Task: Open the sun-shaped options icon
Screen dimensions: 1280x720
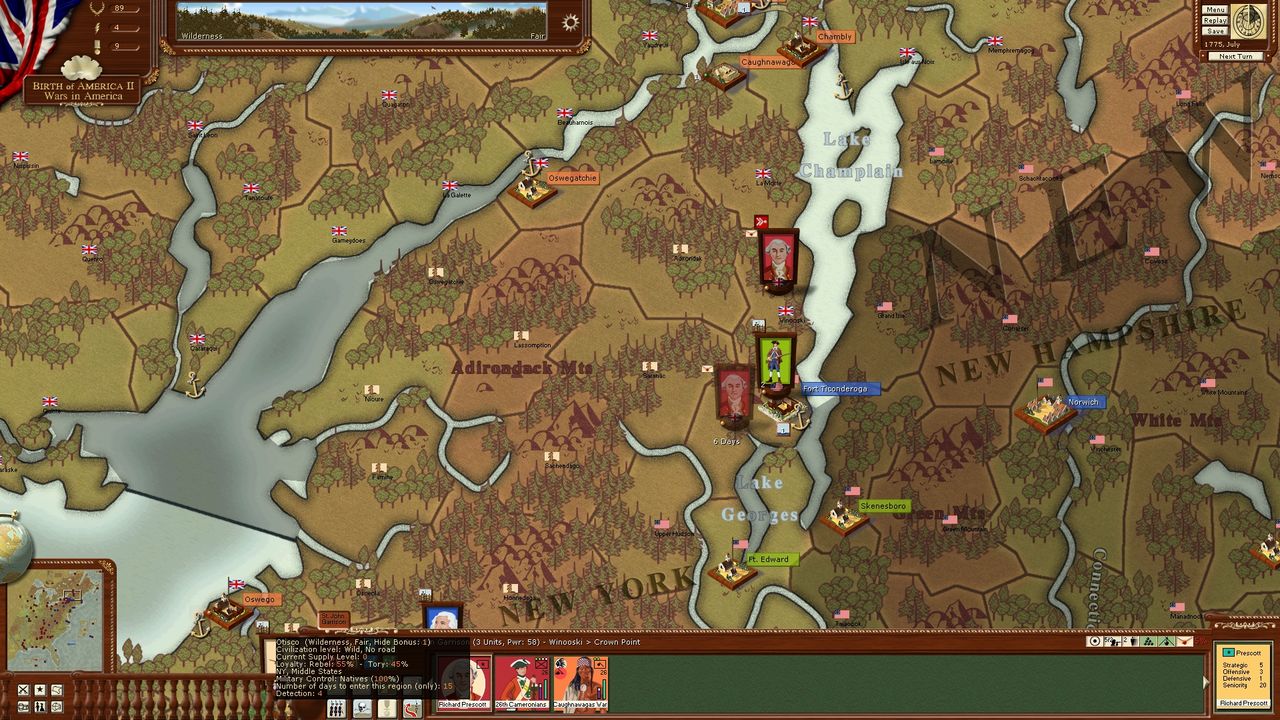Action: click(x=570, y=23)
